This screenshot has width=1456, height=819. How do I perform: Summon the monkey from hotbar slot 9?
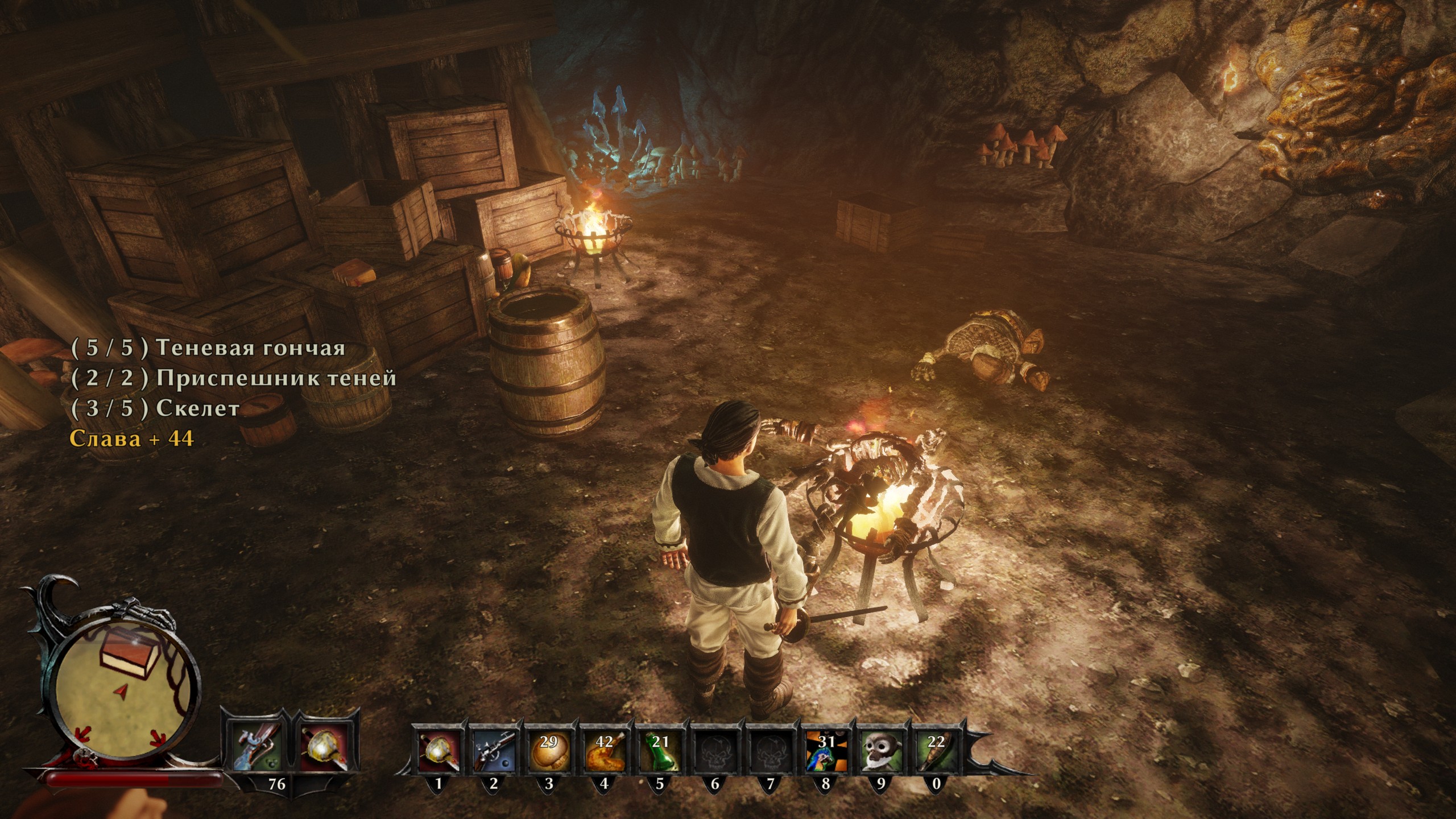coord(880,748)
